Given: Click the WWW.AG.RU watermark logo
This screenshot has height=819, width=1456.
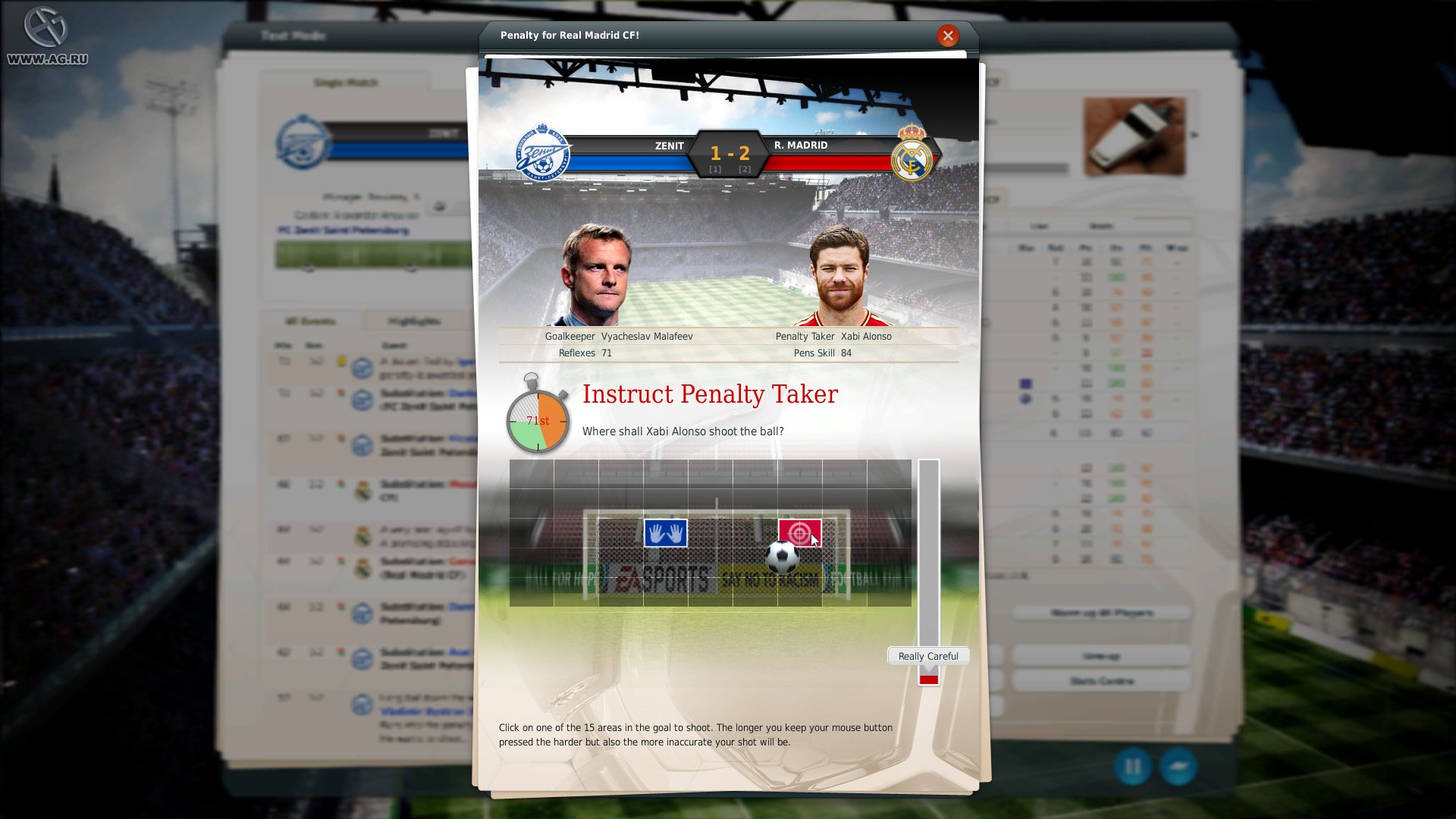Looking at the screenshot, I should click(47, 34).
